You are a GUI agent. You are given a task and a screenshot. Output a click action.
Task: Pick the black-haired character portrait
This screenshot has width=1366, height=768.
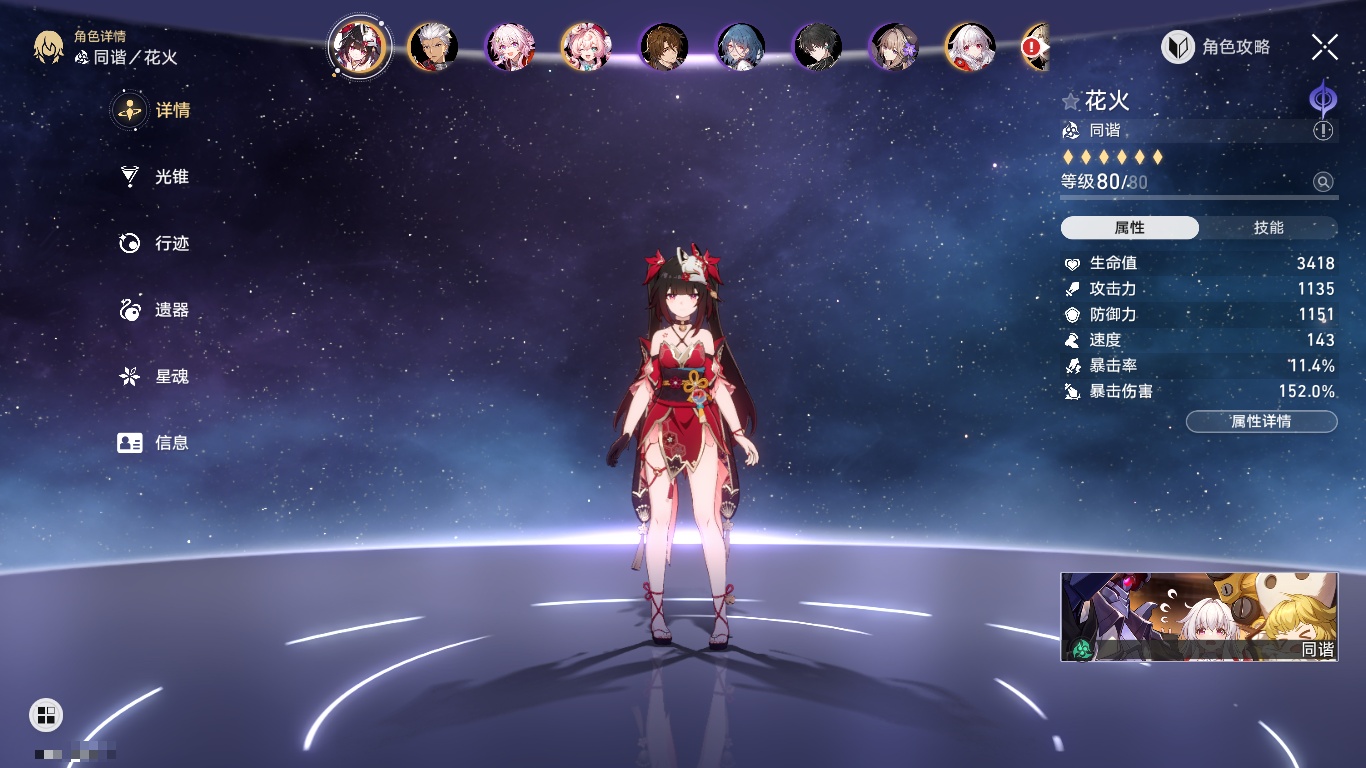point(818,47)
